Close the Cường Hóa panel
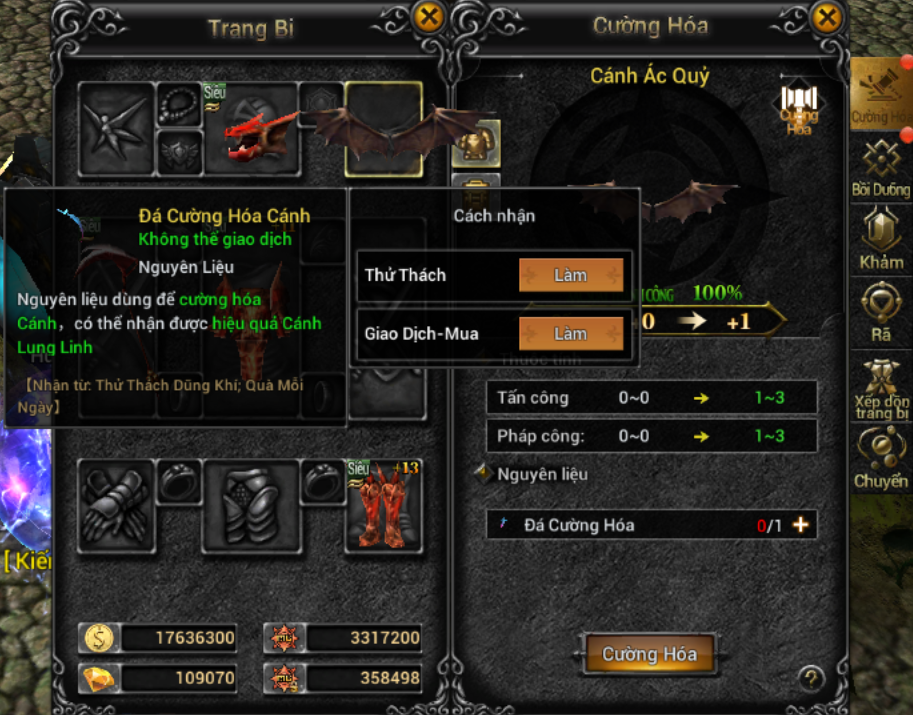Screen dimensions: 913x715 (827, 18)
